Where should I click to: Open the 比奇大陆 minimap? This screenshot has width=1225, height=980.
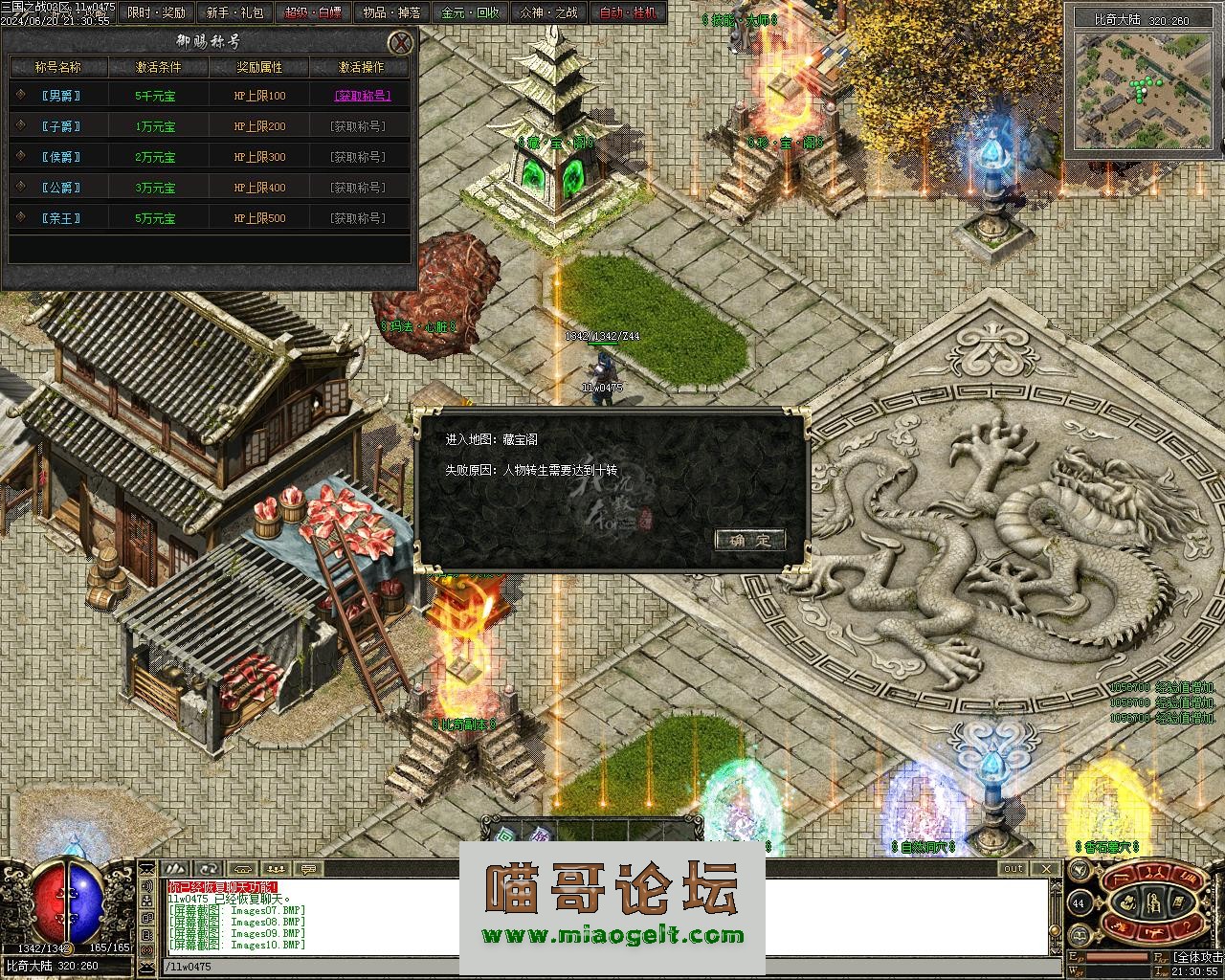coord(1142,91)
